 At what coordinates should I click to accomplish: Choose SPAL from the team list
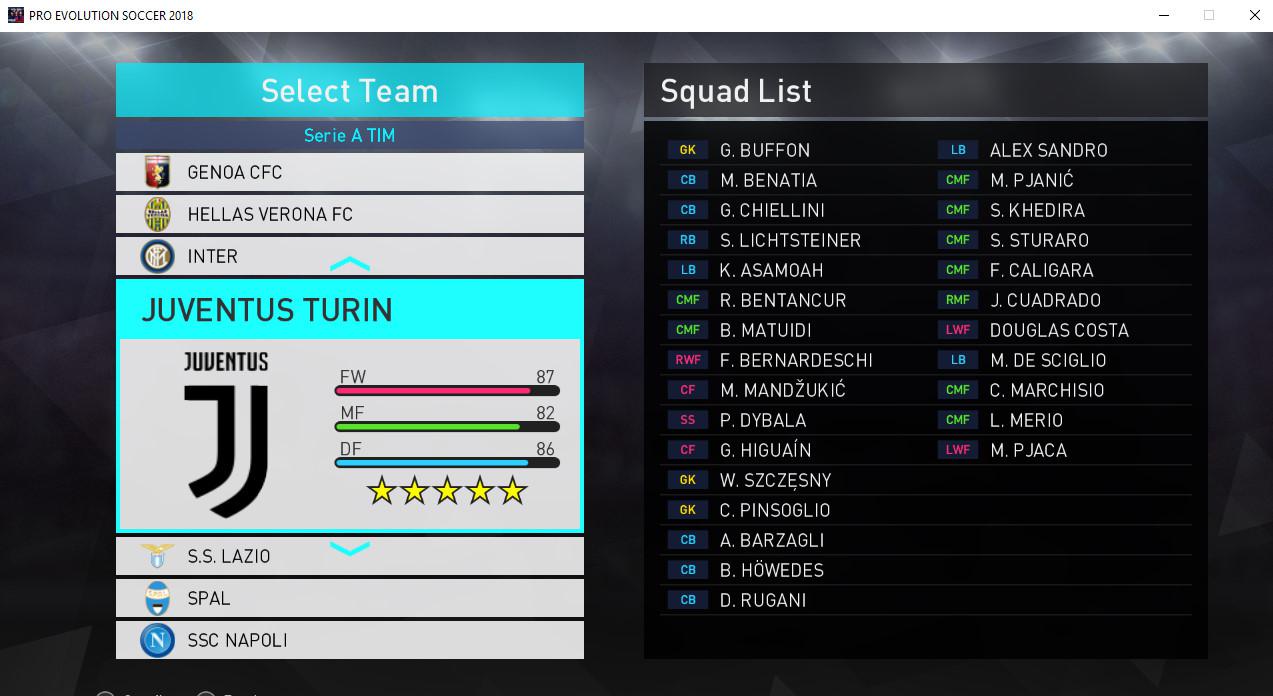[349, 598]
